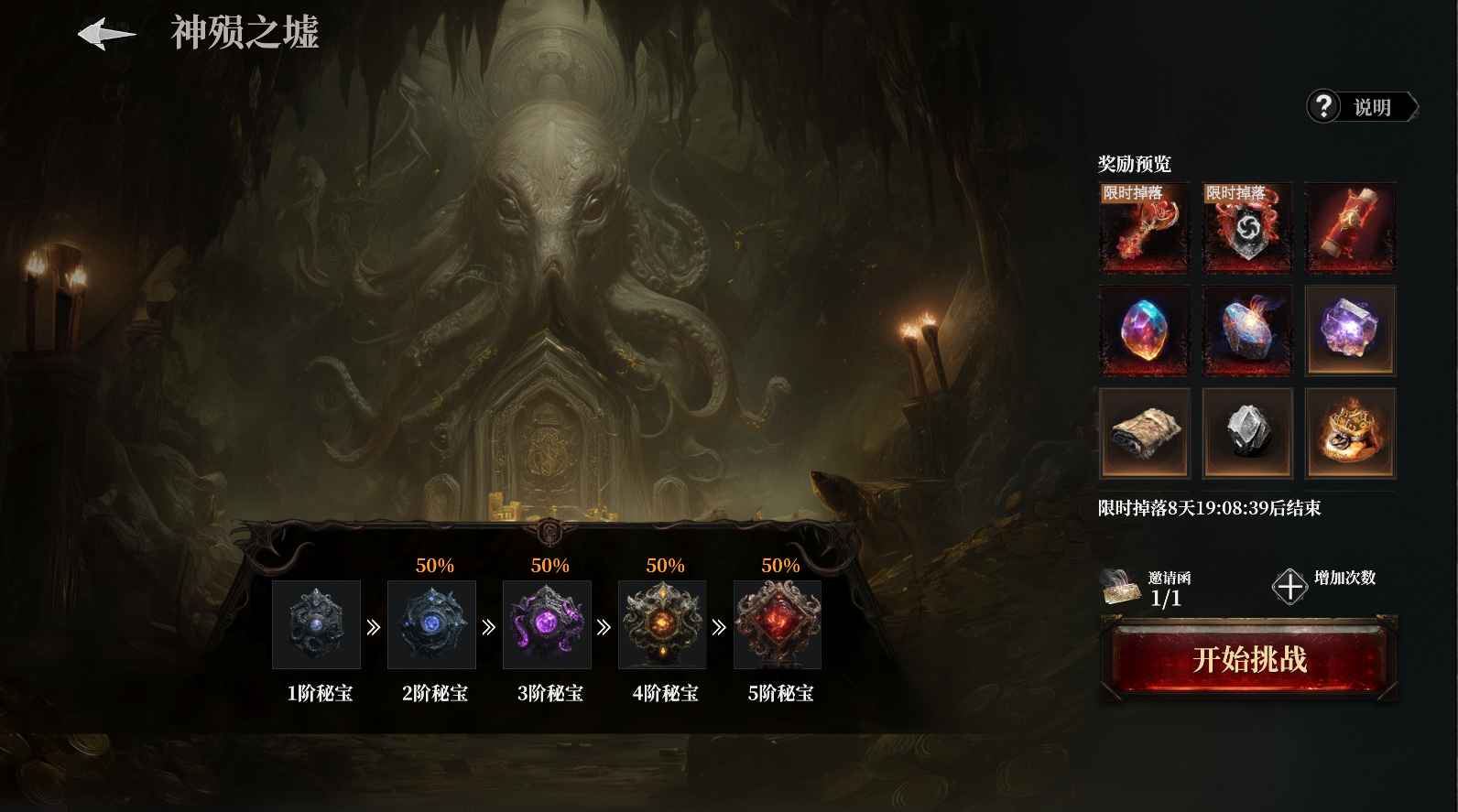This screenshot has height=812, width=1458.
Task: Select the 4阶秘宝 orange treasure icon
Action: coord(662,624)
